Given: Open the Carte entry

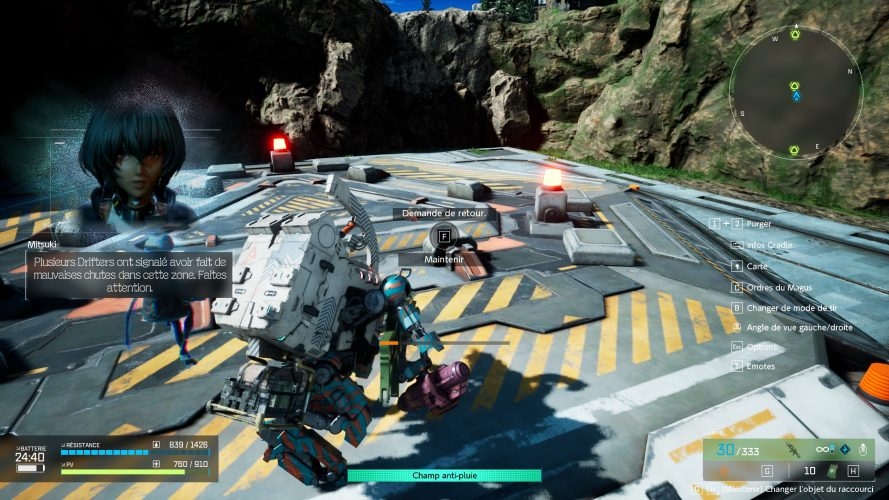Looking at the screenshot, I should 757,266.
